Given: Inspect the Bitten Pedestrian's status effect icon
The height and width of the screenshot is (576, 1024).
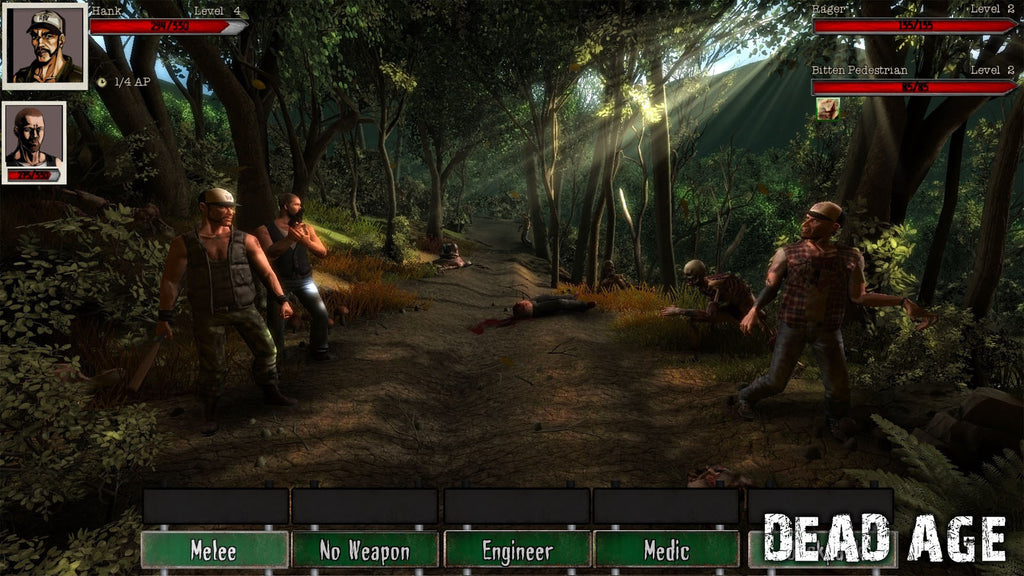Looking at the screenshot, I should point(827,108).
